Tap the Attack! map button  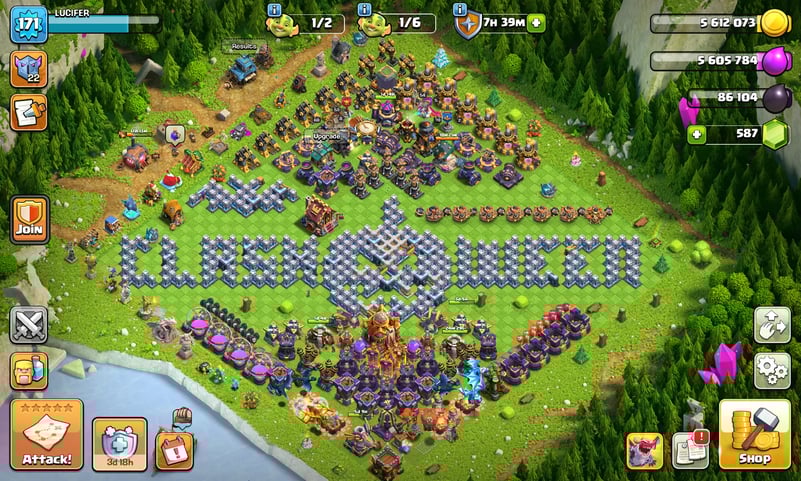point(46,435)
